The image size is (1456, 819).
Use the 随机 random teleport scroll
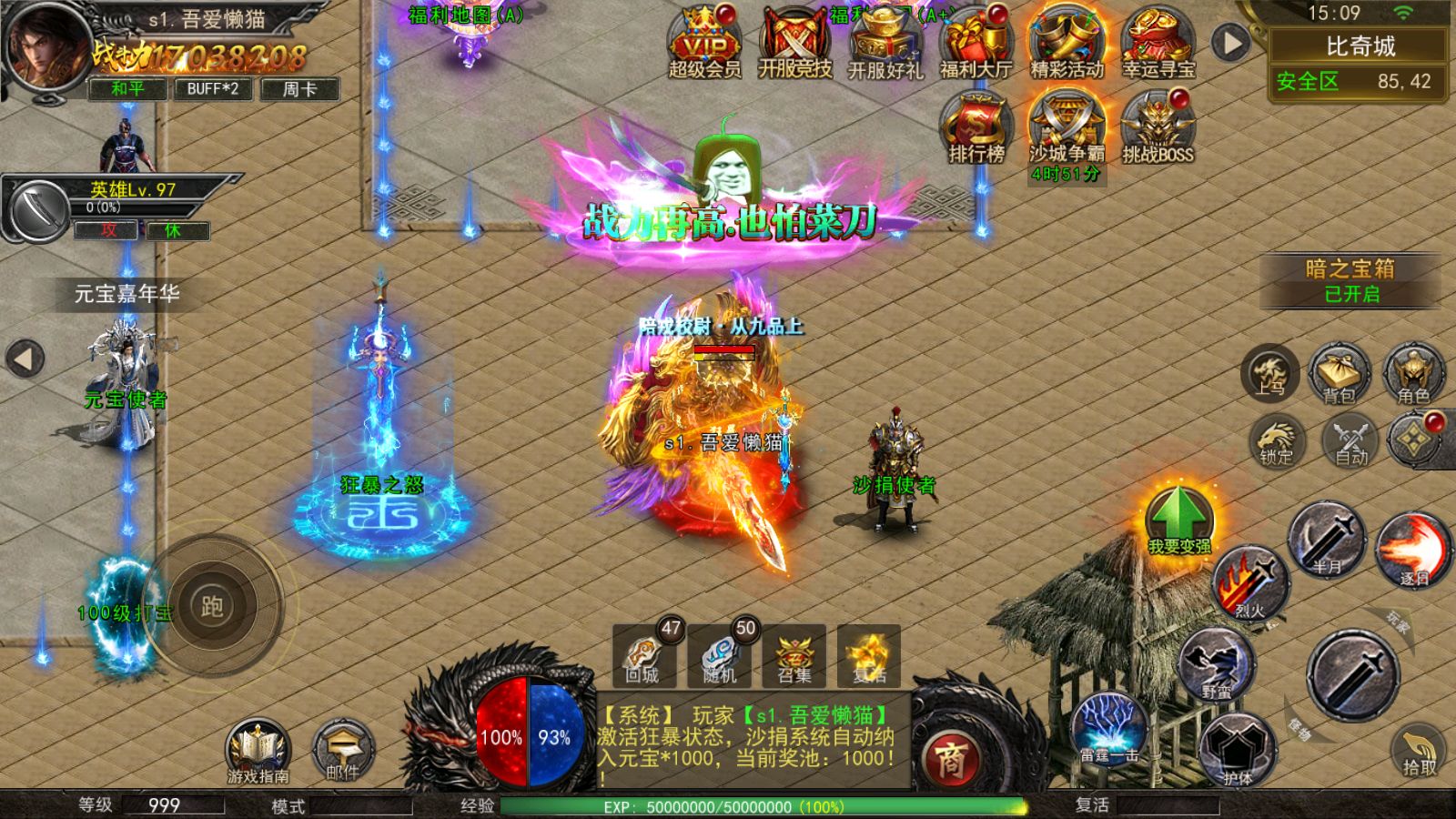[x=719, y=655]
